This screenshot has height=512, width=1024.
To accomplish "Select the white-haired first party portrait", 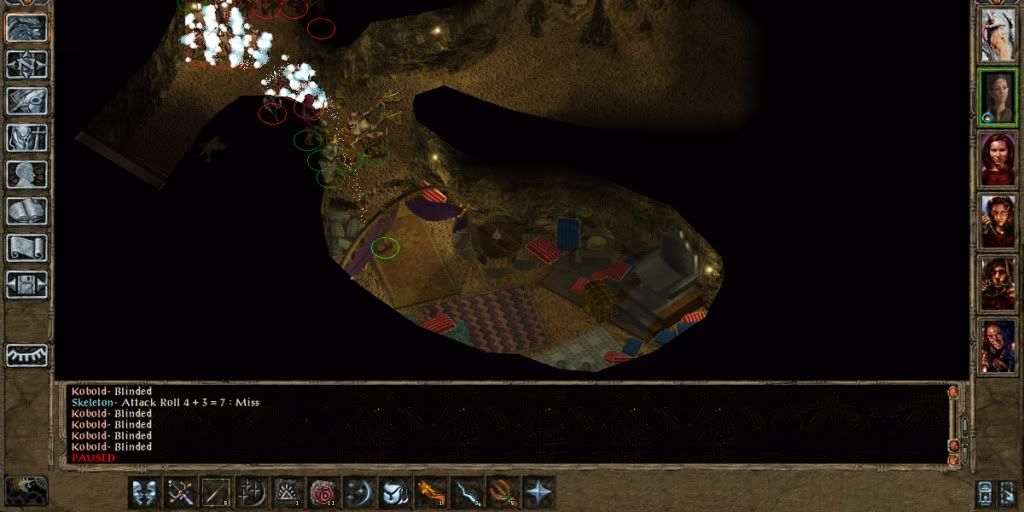I will pos(997,34).
